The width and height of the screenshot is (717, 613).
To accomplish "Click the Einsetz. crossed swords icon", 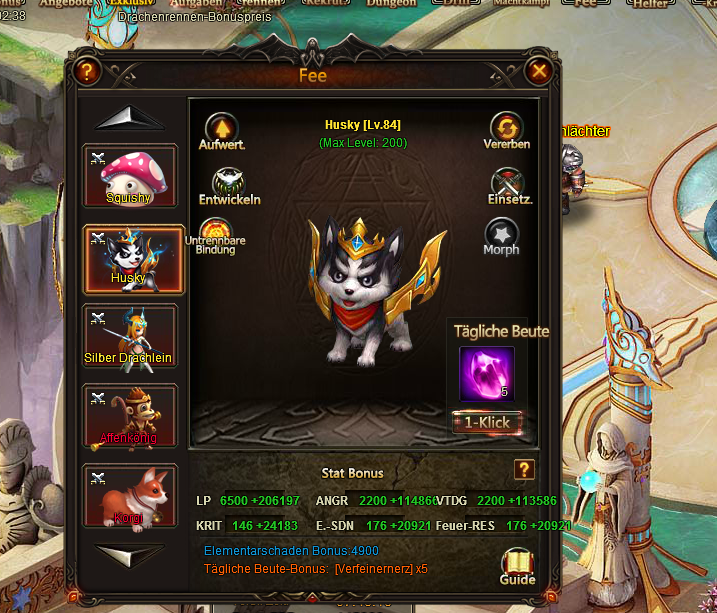I will click(x=508, y=182).
